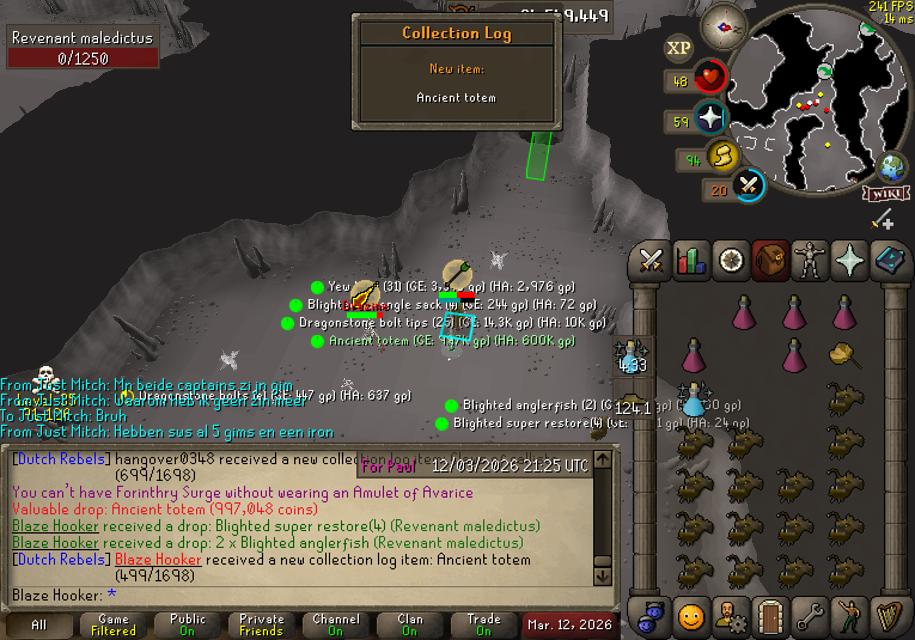
Task: Activate Quick Prayers orb
Action: (710, 119)
